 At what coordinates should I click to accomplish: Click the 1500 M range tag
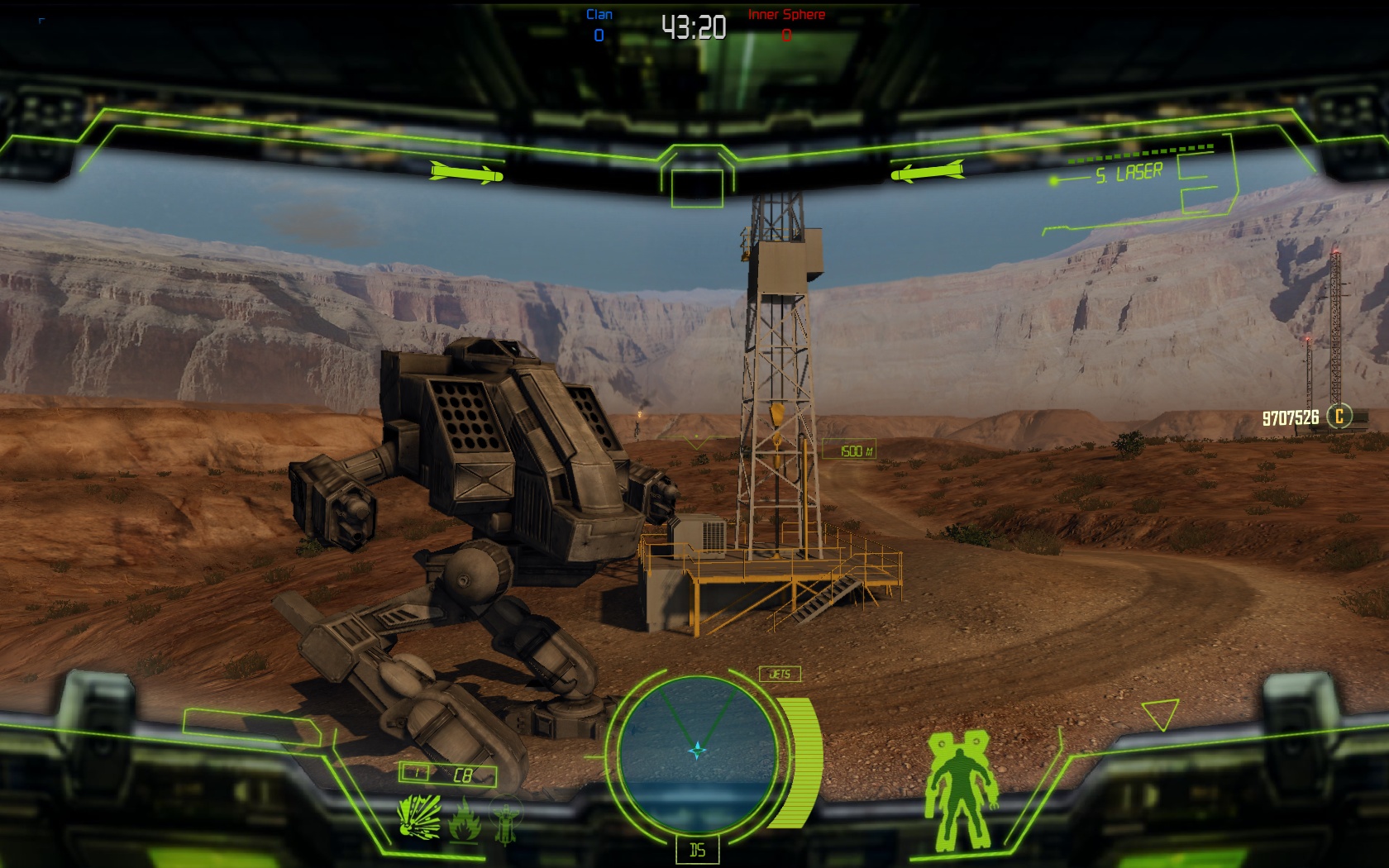848,451
